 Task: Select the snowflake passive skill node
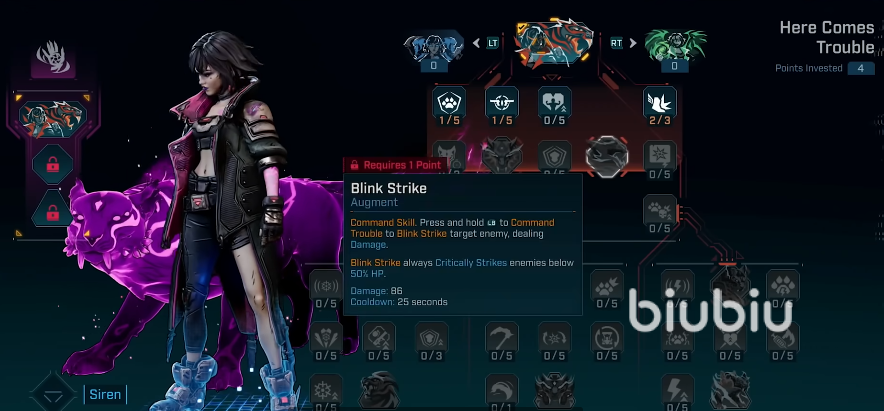pyautogui.click(x=326, y=388)
